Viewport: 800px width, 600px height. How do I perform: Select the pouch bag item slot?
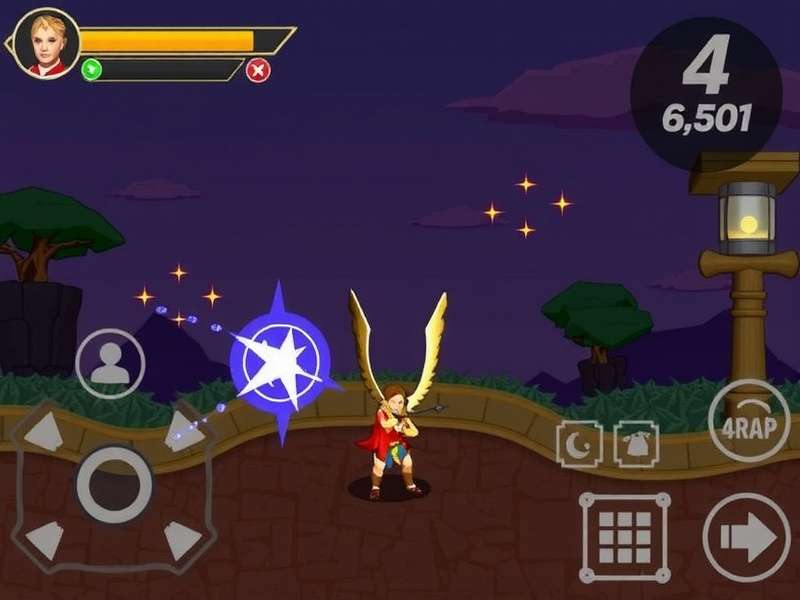(636, 444)
